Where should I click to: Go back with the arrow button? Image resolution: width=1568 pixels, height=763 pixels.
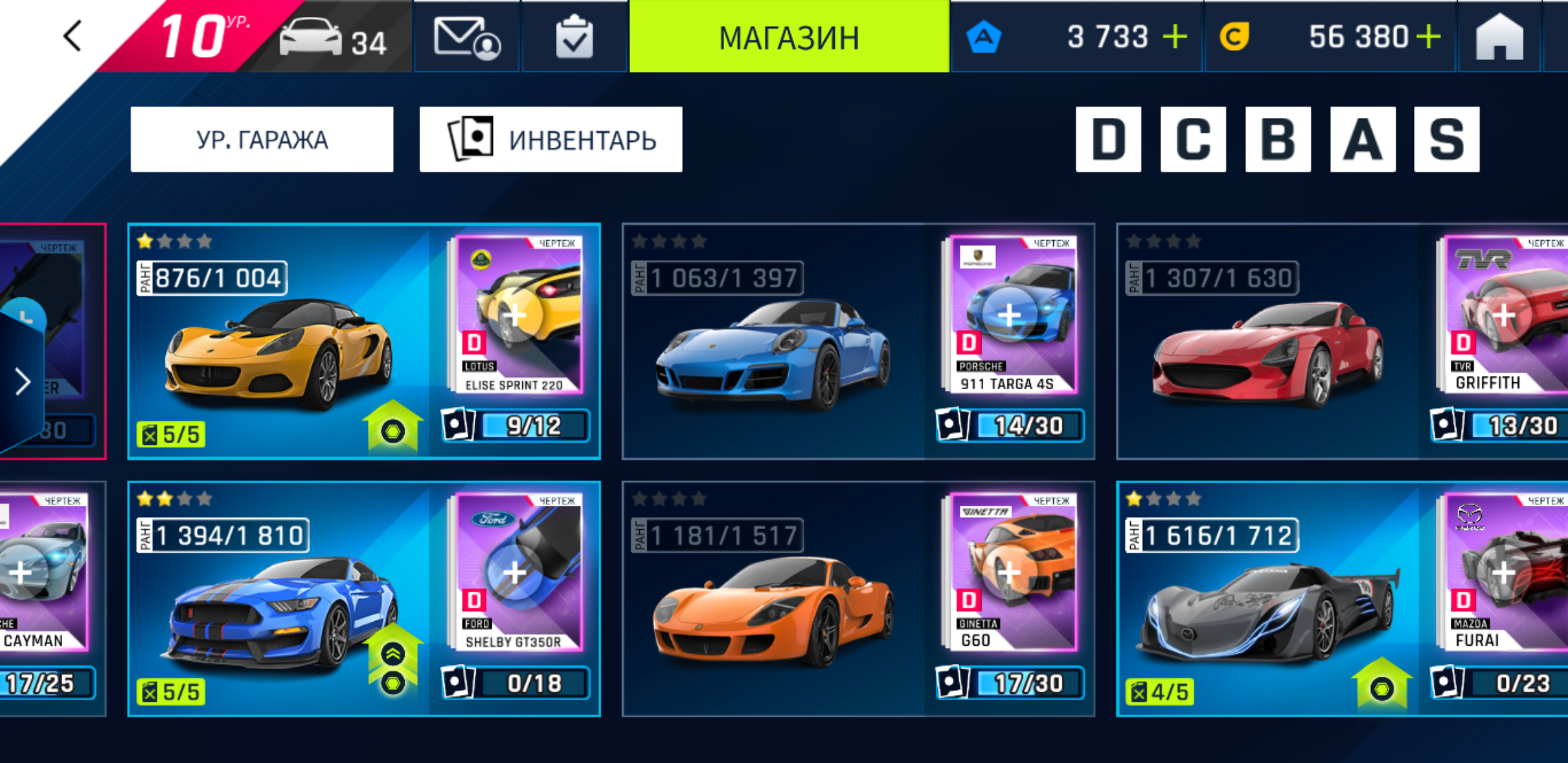coord(73,36)
